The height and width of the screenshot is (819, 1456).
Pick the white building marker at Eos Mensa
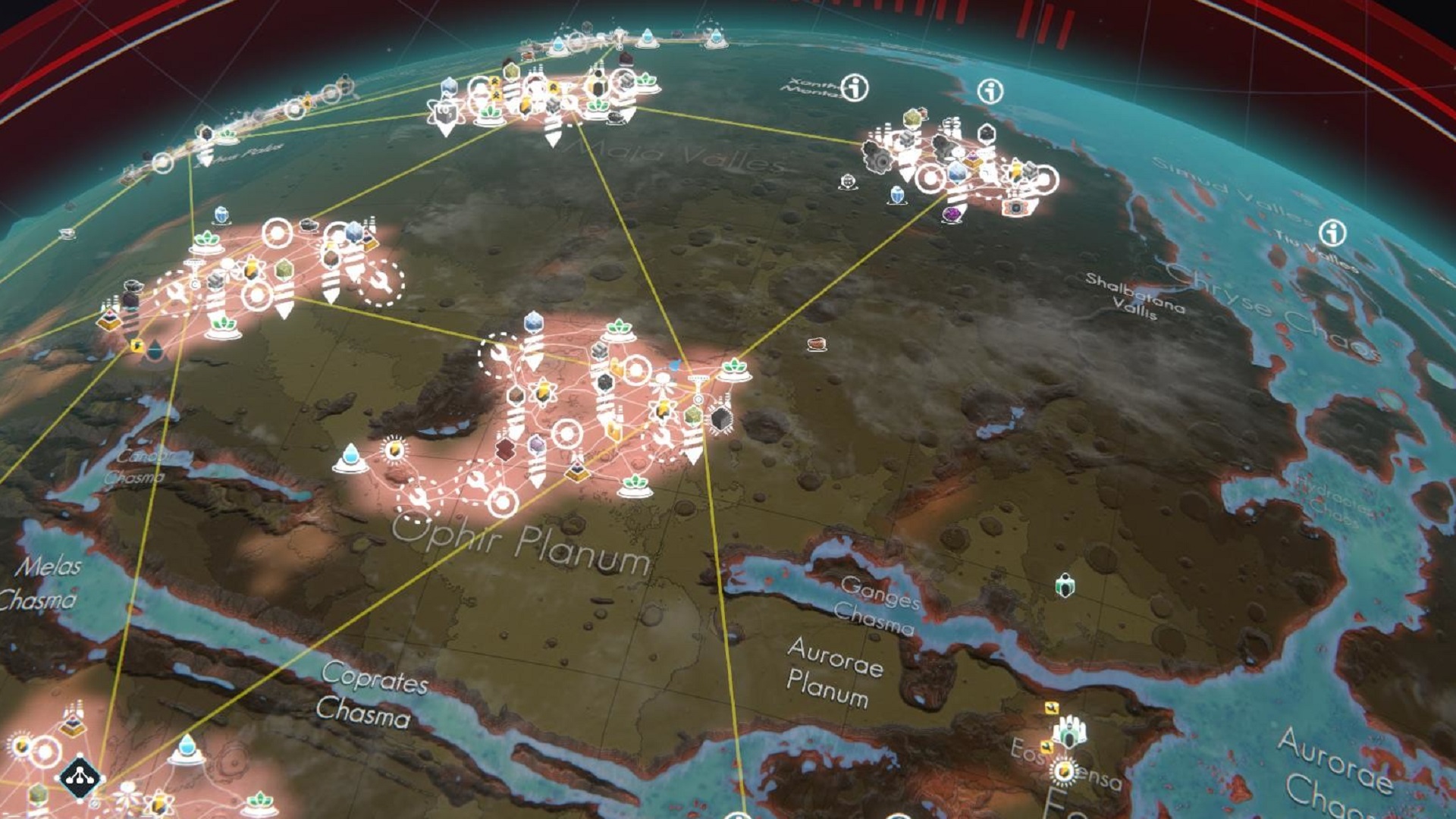click(x=1070, y=732)
